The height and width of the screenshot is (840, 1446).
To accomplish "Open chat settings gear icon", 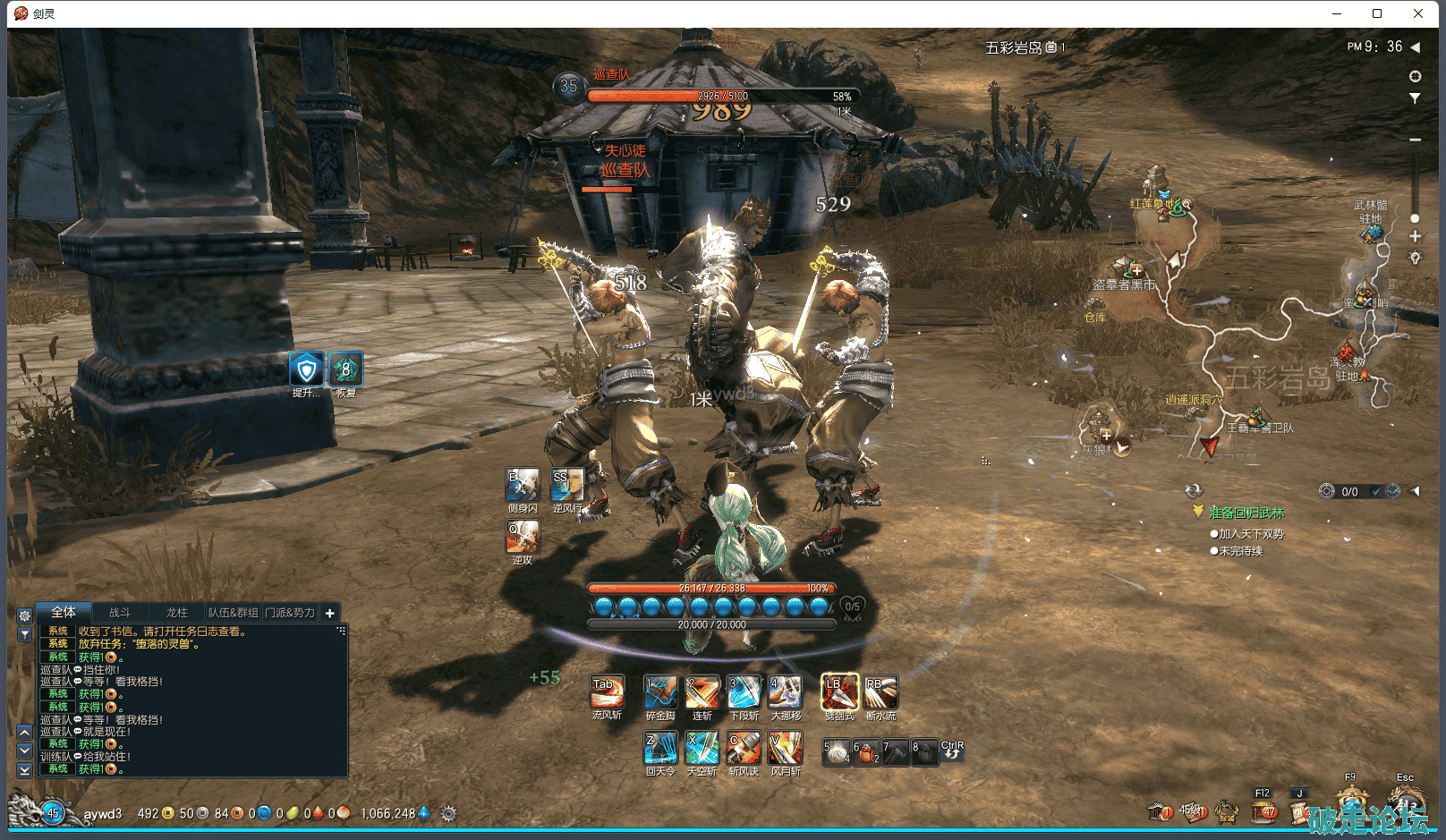I will (x=25, y=615).
